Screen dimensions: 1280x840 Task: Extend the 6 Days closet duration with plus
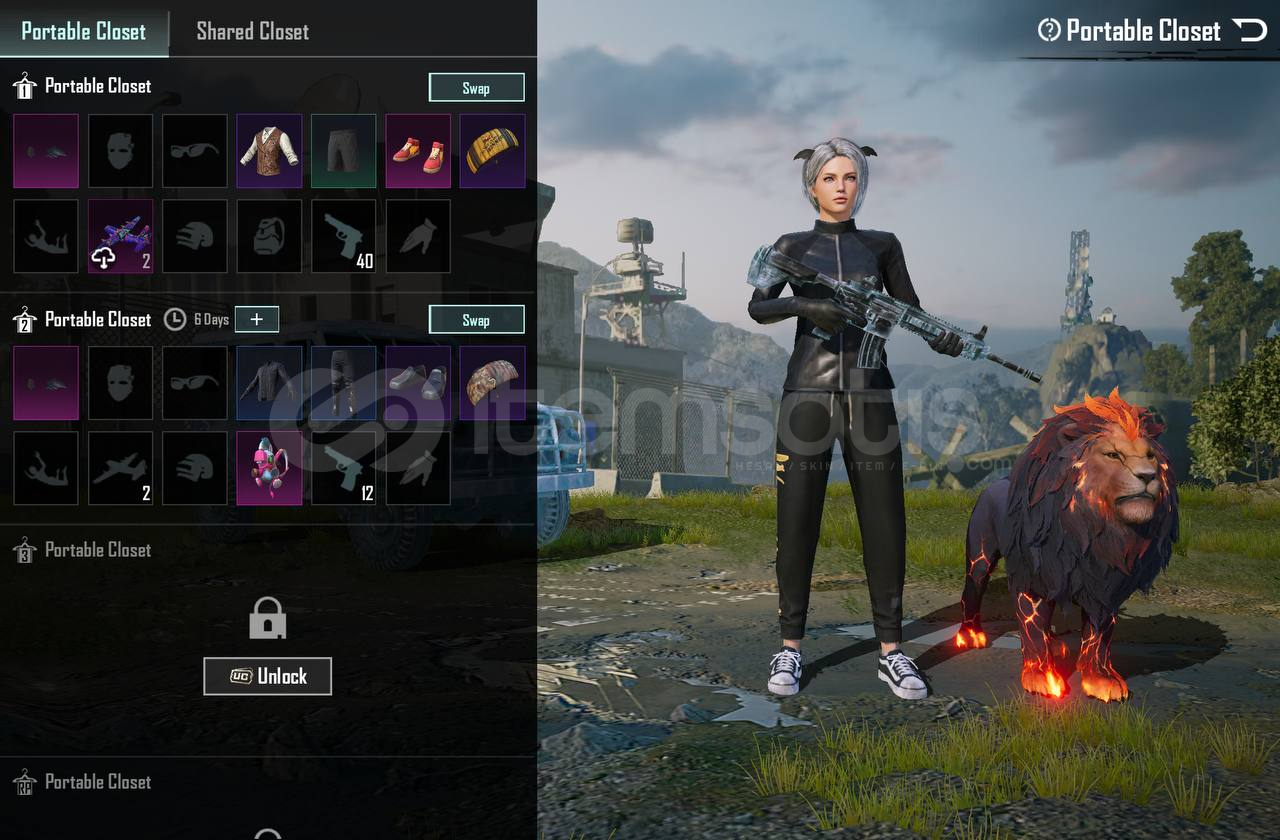coord(257,319)
